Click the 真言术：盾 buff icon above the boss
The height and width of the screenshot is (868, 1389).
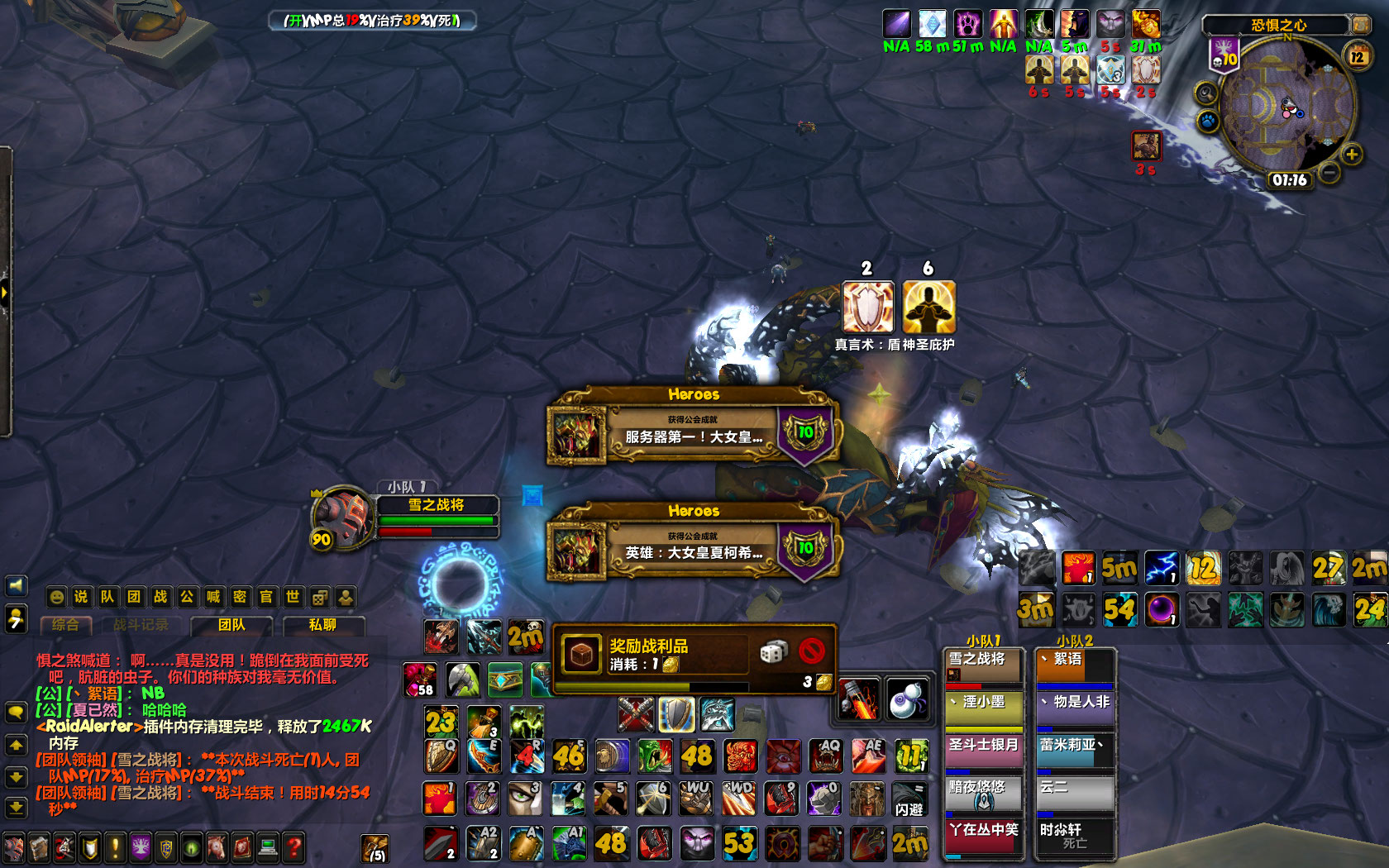tap(867, 307)
